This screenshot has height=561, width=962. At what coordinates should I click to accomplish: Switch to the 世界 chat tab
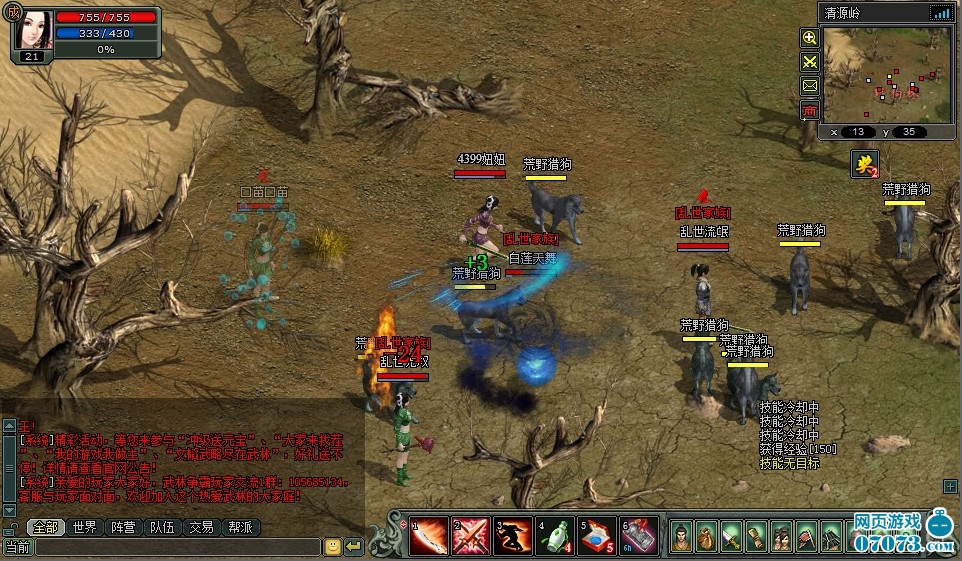(85, 527)
